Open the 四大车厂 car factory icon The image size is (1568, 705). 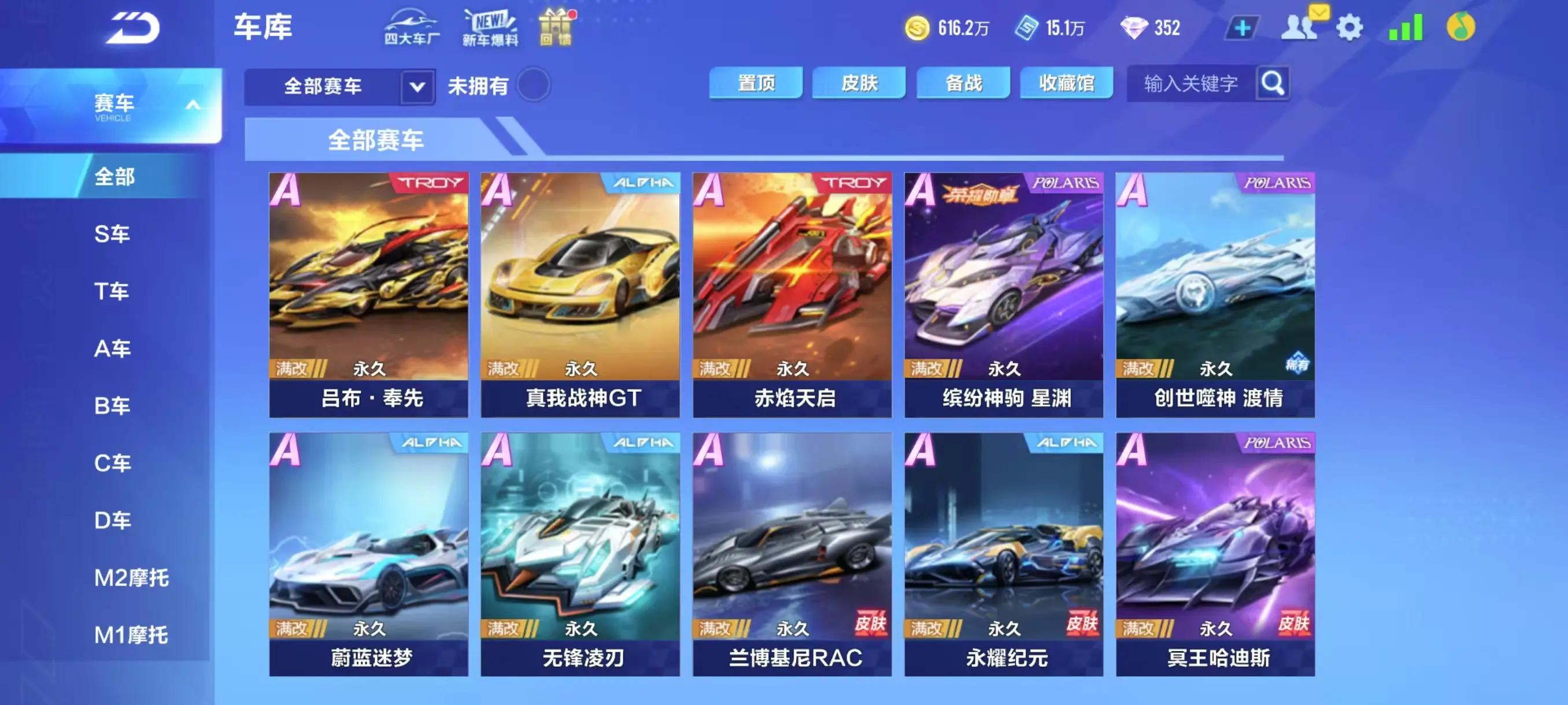411,27
